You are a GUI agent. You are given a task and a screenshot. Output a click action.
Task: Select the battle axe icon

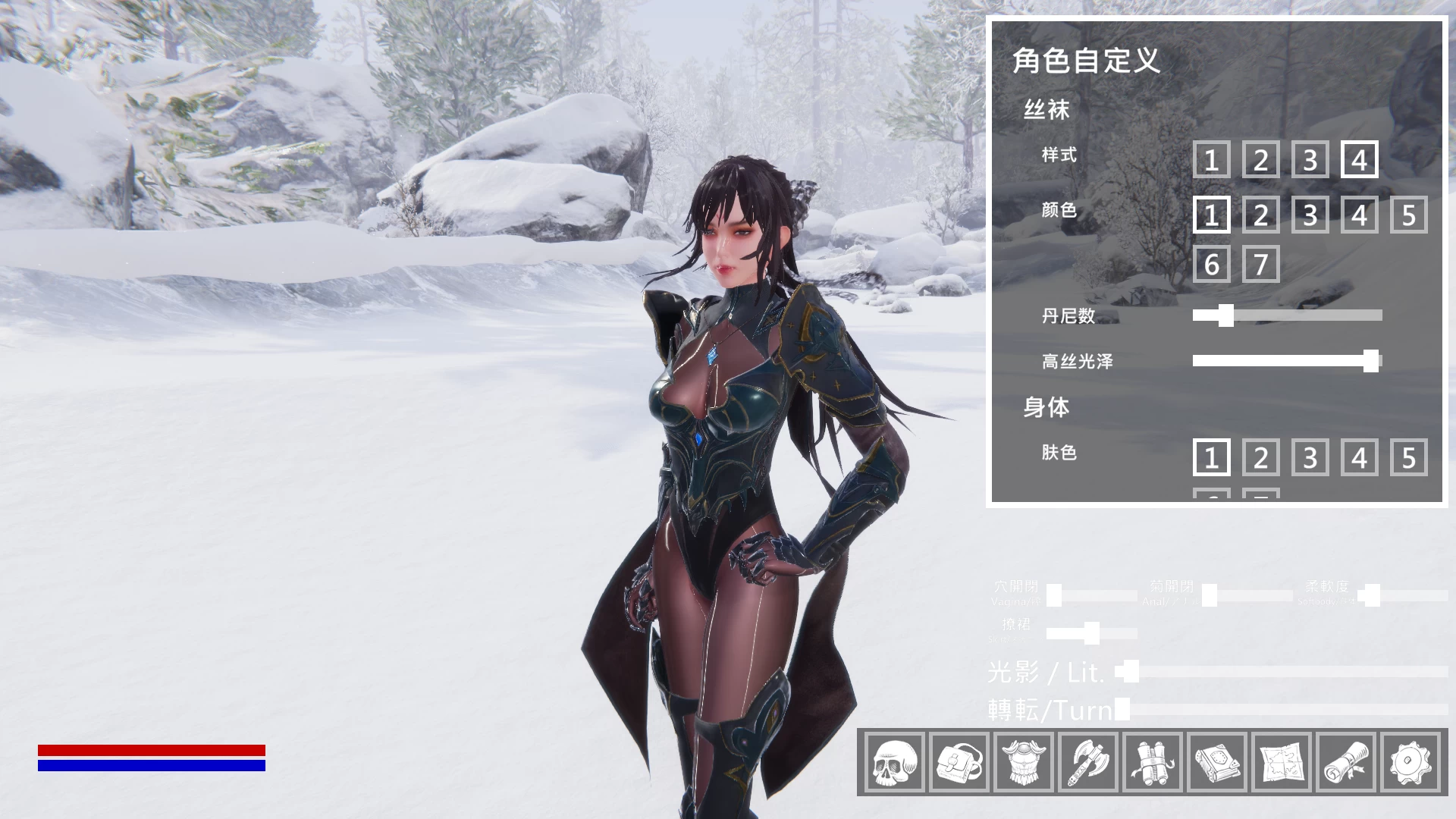pyautogui.click(x=1090, y=764)
